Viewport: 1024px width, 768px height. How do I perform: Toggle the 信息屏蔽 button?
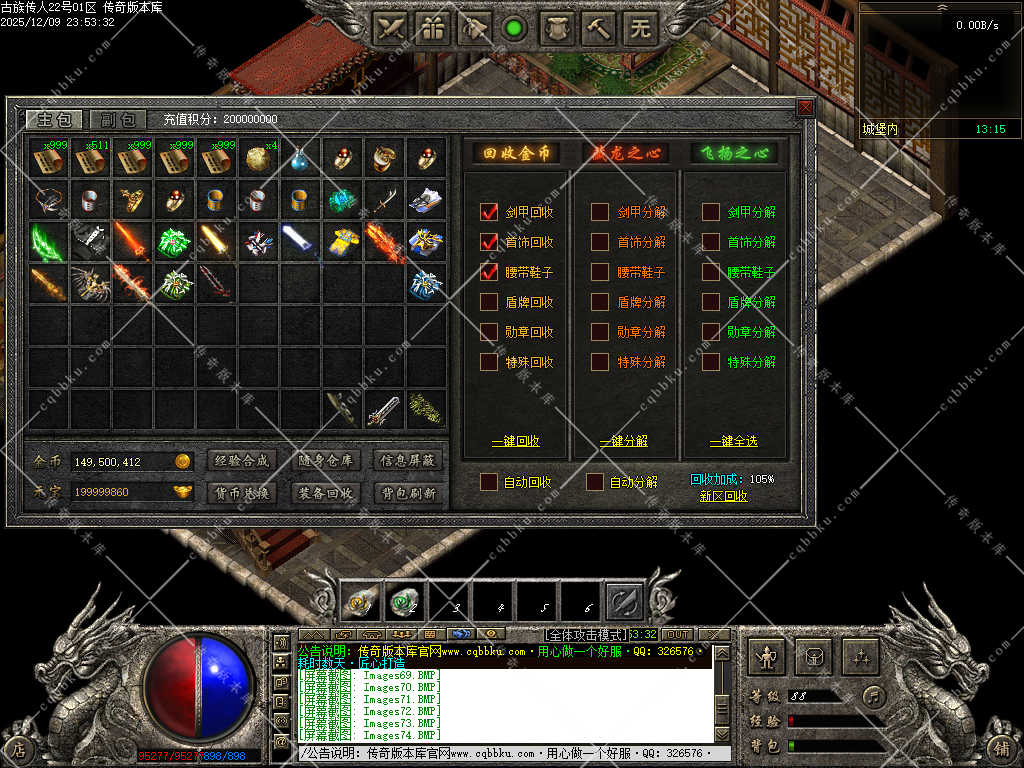click(x=408, y=461)
